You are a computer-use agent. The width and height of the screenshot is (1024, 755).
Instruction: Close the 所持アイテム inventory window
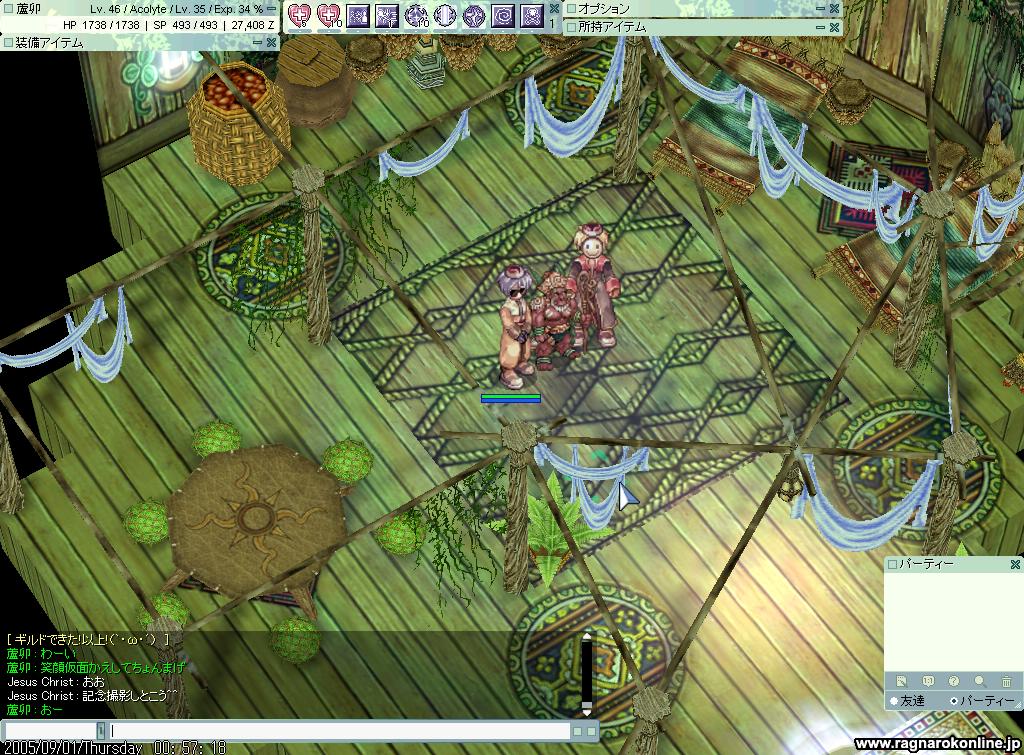pos(835,27)
